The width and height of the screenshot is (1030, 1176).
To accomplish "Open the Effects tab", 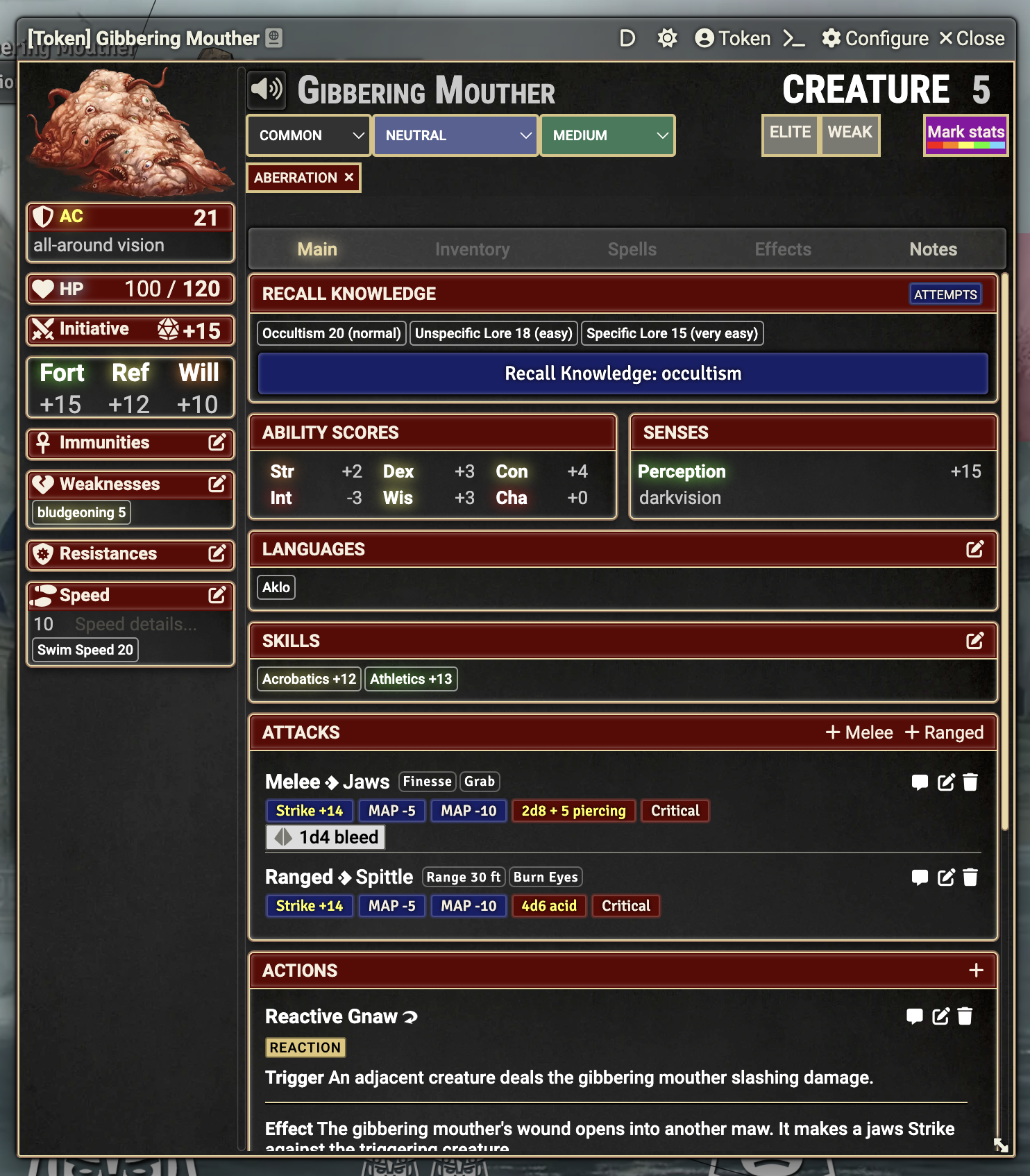I will [782, 249].
